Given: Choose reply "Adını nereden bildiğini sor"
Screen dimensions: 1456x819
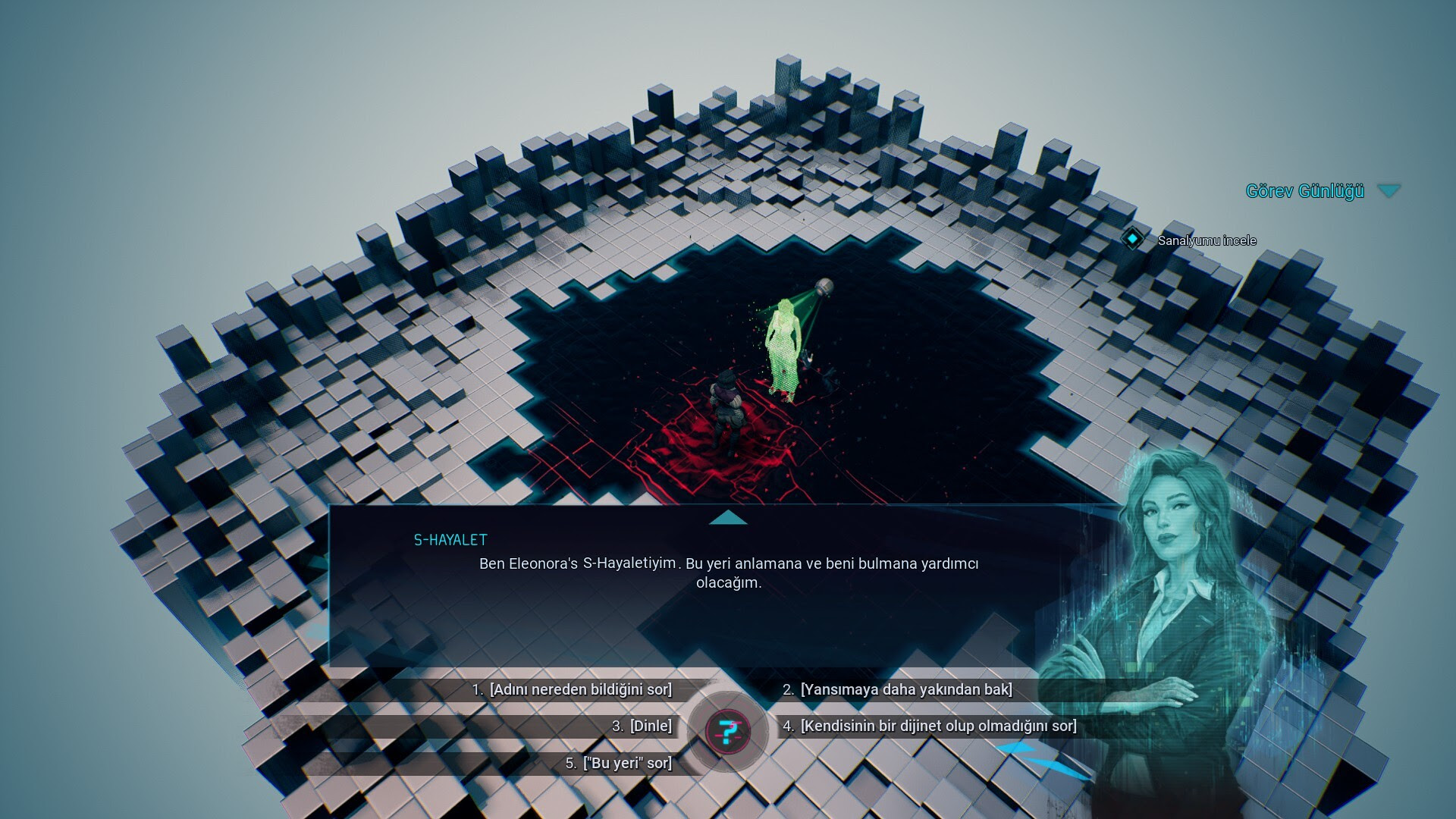Looking at the screenshot, I should [580, 690].
